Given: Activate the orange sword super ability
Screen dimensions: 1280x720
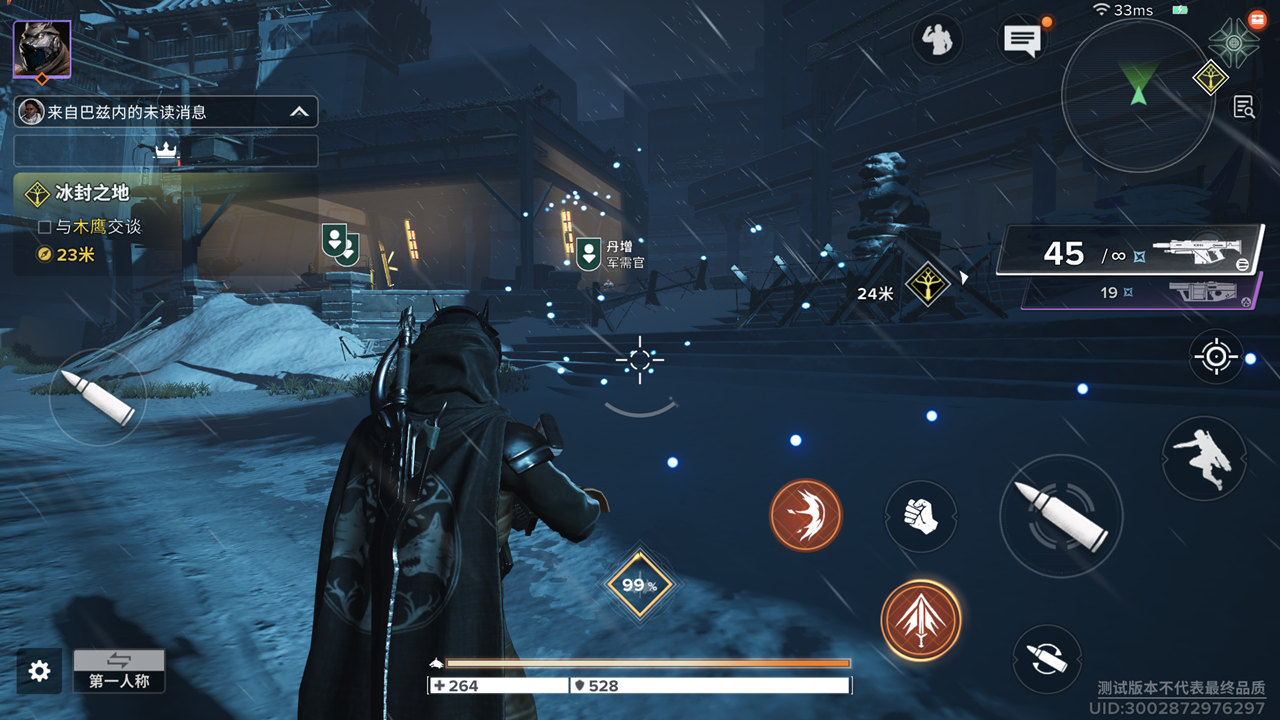Looking at the screenshot, I should point(920,620).
